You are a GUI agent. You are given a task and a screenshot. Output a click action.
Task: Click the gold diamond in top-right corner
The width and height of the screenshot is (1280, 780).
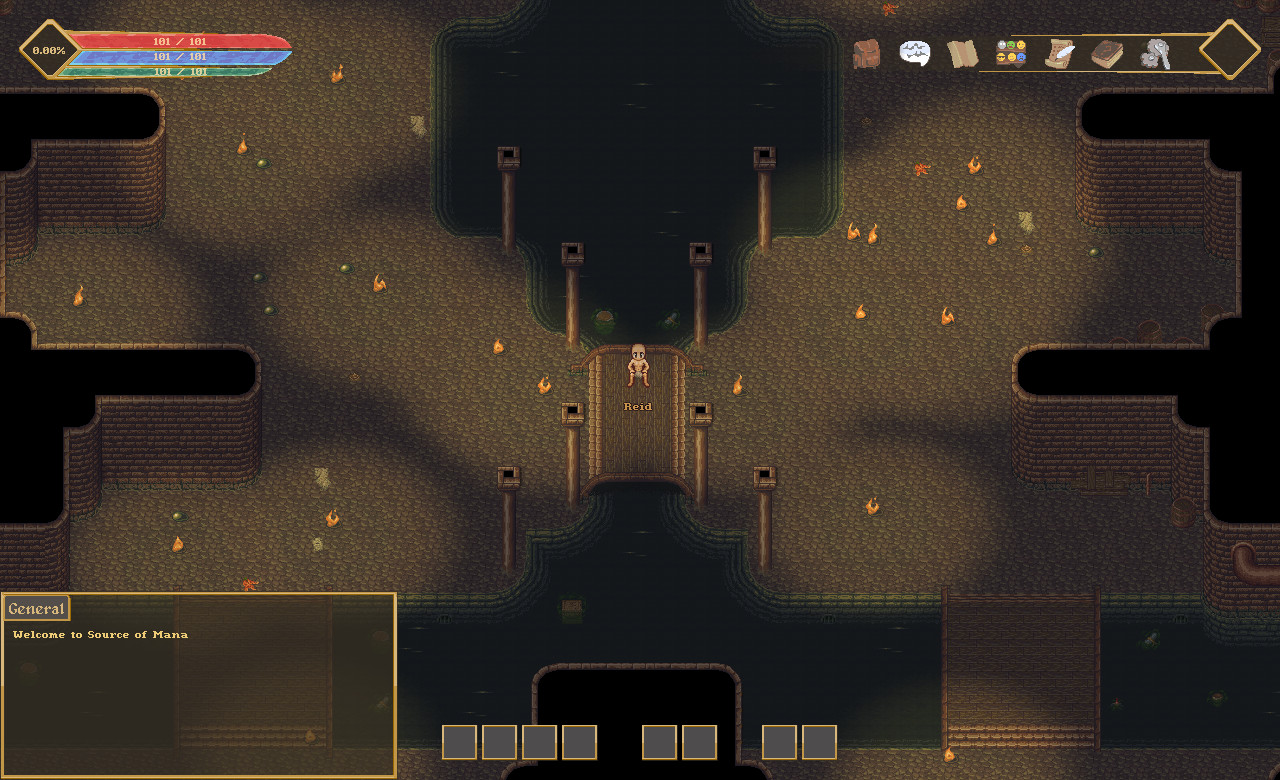pos(1229,49)
